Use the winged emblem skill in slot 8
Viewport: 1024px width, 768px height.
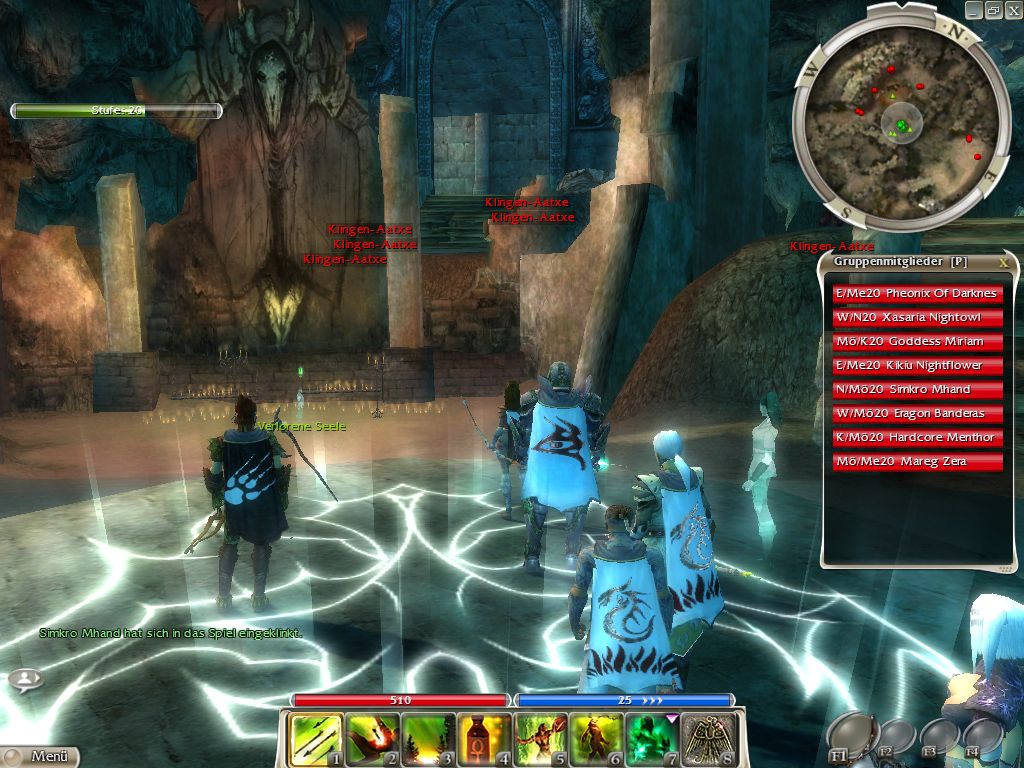pyautogui.click(x=710, y=739)
